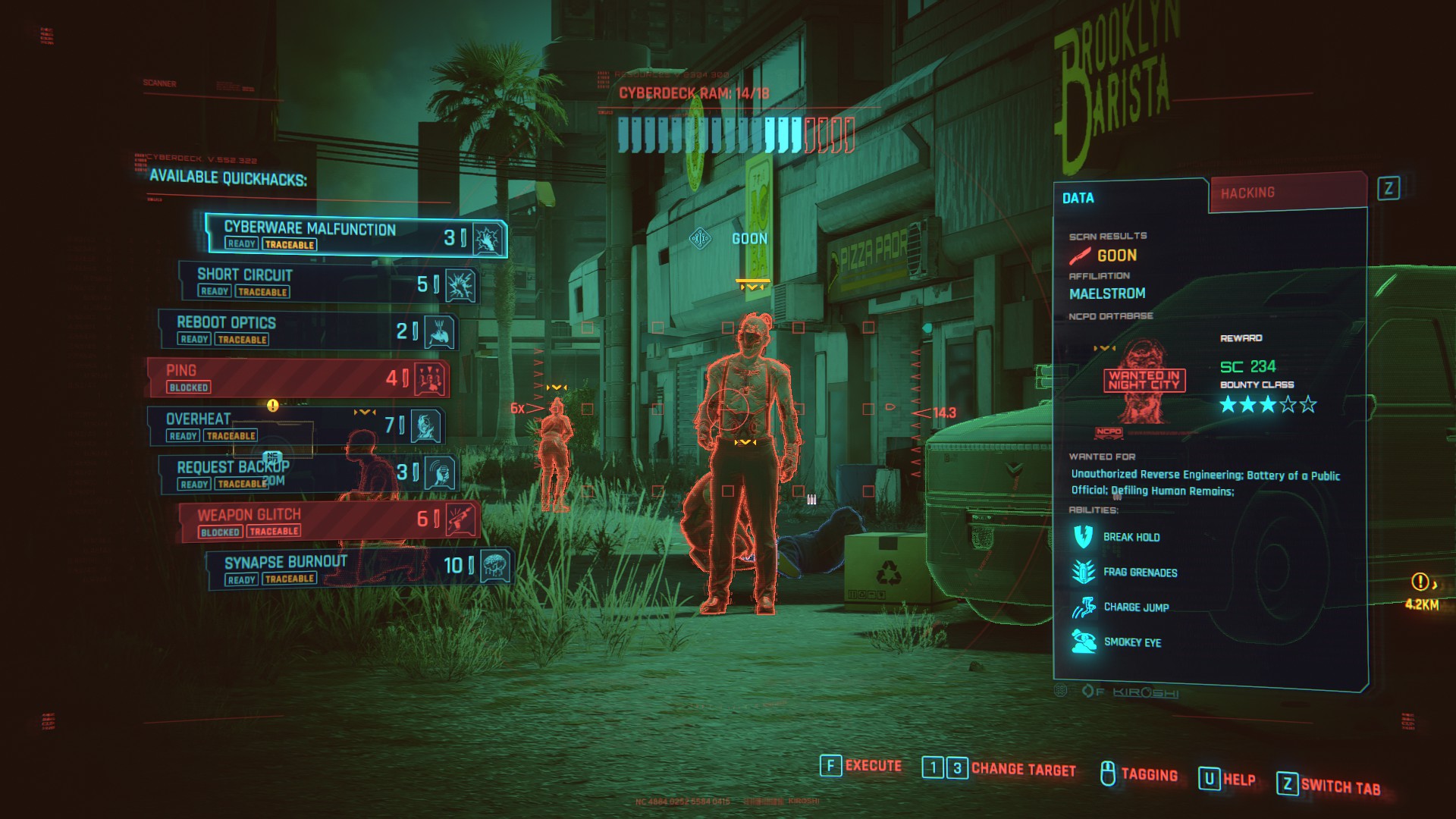Choose the Overheat quickhack entry
The image size is (1456, 819).
coord(296,425)
